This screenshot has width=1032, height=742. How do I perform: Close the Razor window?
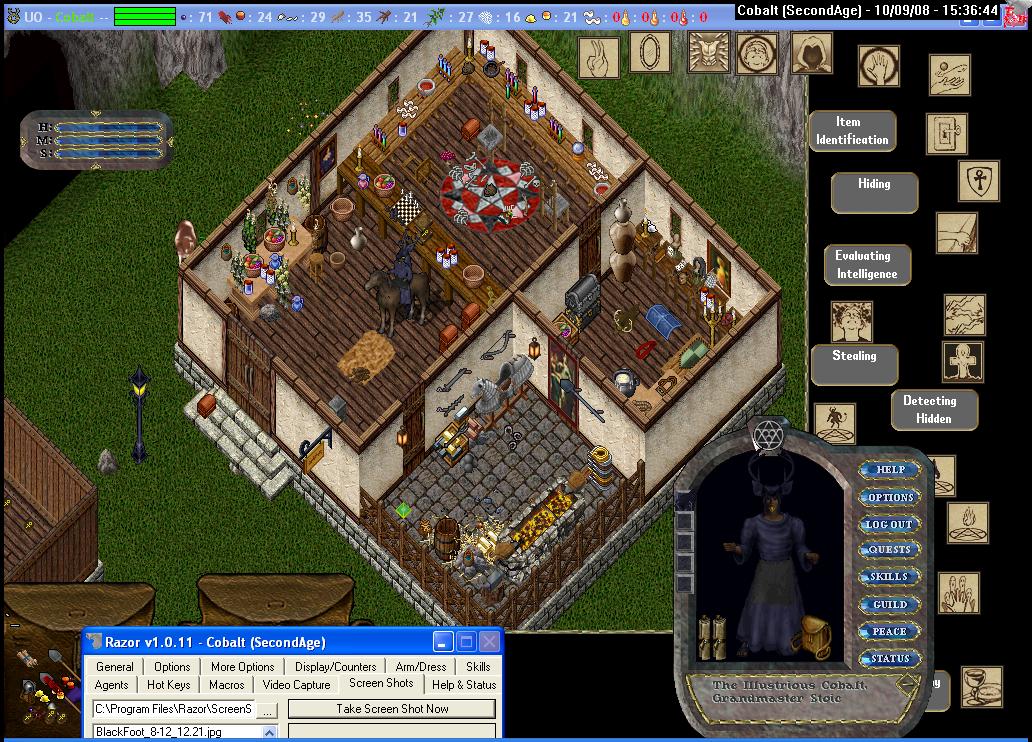click(x=489, y=642)
